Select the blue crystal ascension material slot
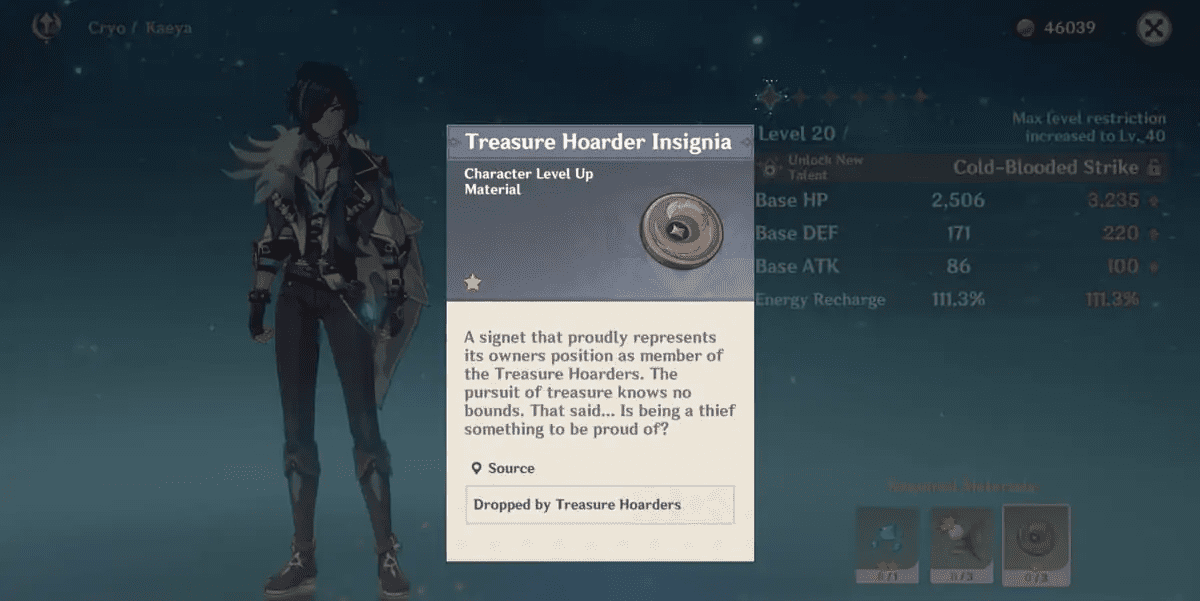This screenshot has width=1200, height=601. [887, 544]
